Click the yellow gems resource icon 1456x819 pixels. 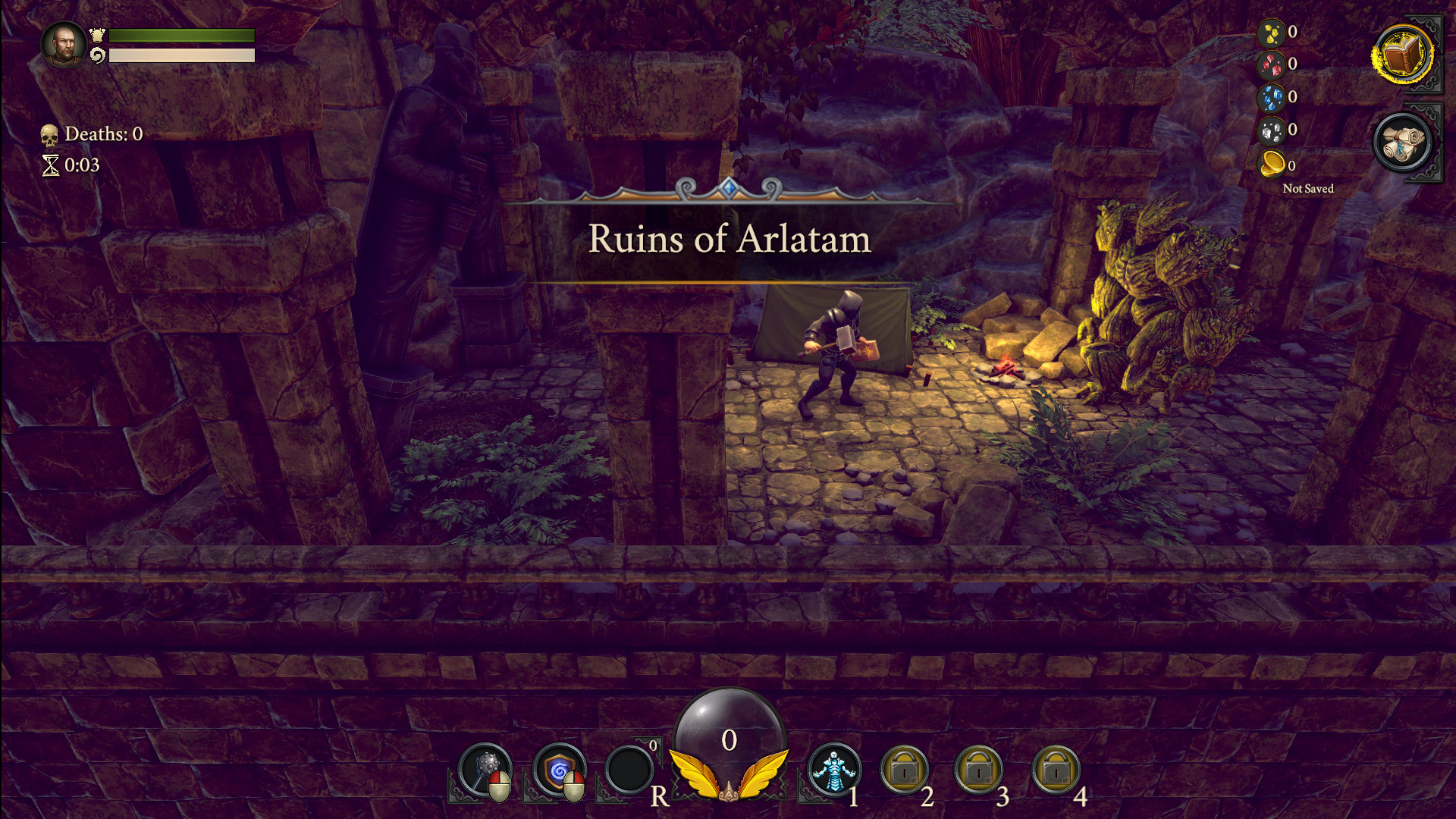pos(1273,32)
